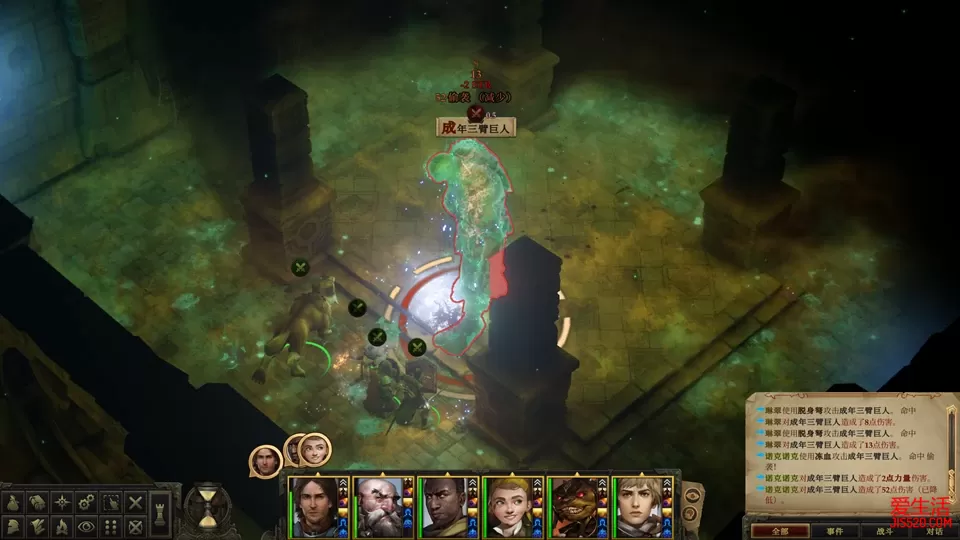960x540 pixels.
Task: Click the hourglass pause button
Action: click(x=207, y=506)
